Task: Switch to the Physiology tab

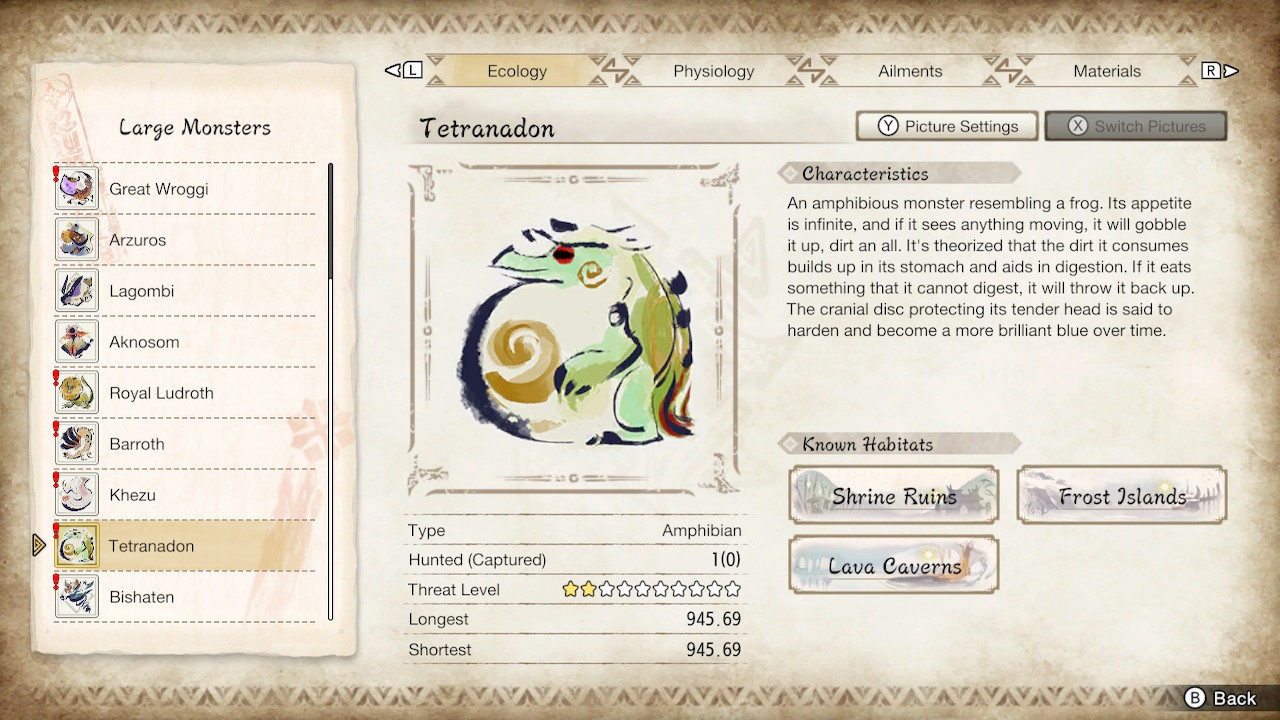Action: coord(713,71)
